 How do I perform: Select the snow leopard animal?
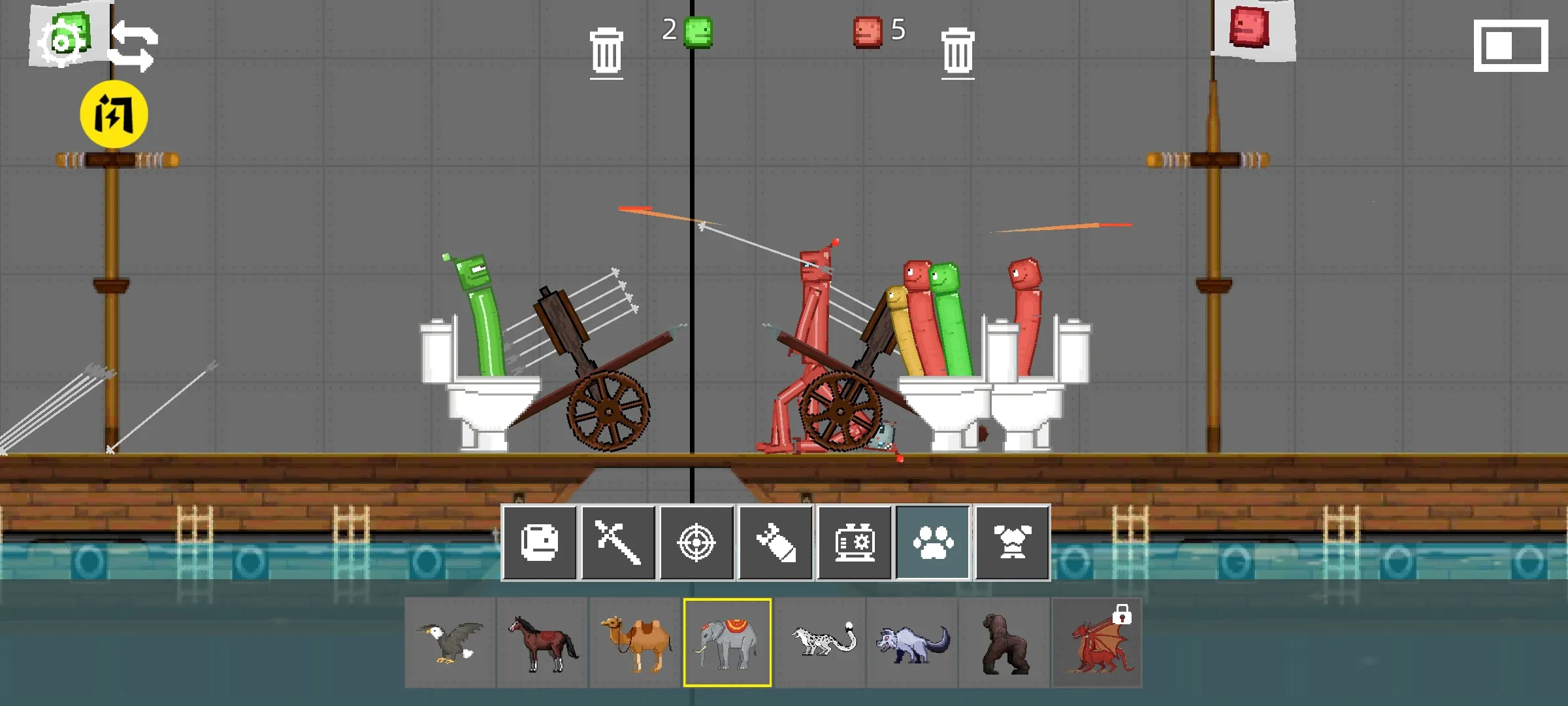pos(820,643)
